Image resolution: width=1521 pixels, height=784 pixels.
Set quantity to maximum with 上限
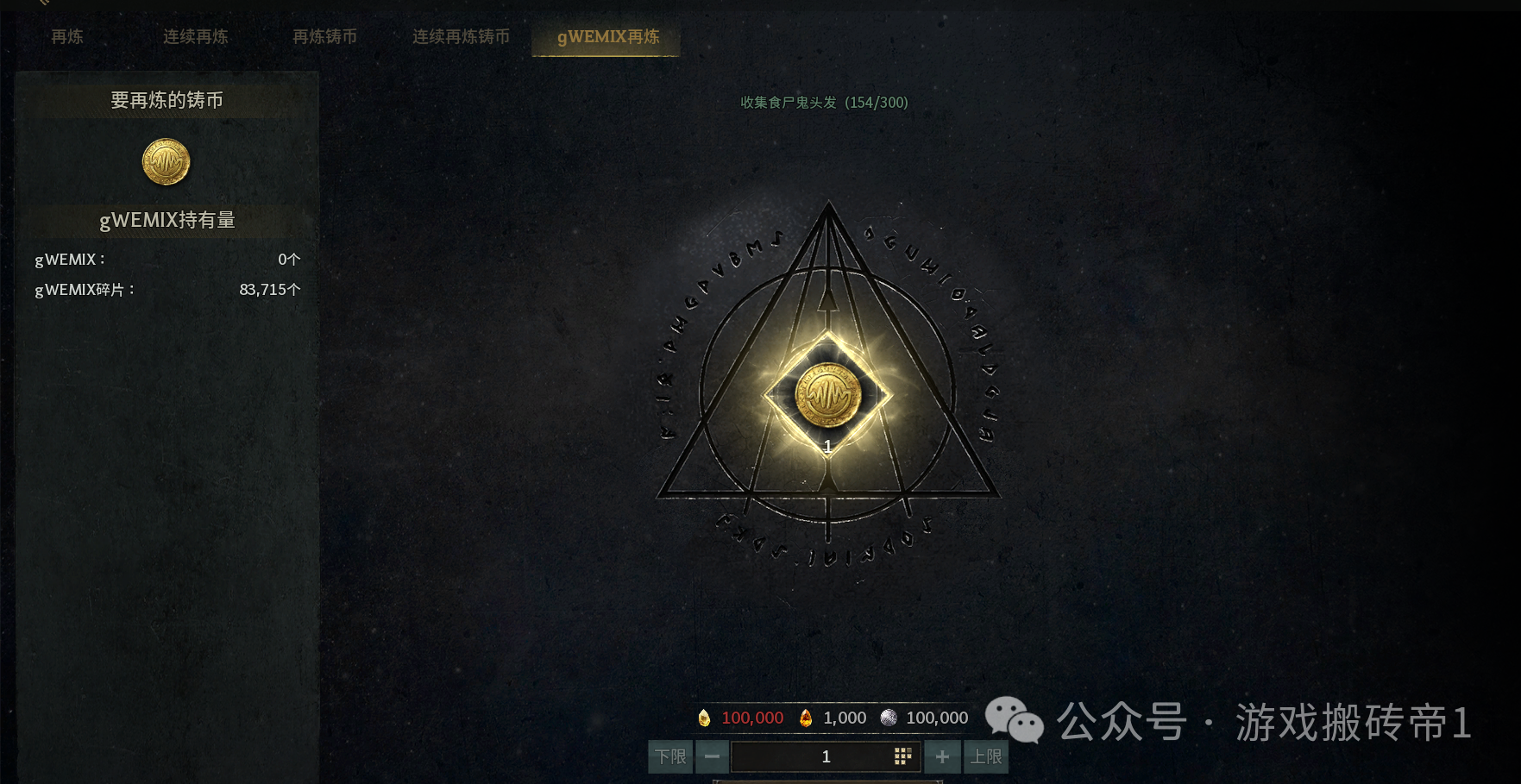[x=985, y=757]
